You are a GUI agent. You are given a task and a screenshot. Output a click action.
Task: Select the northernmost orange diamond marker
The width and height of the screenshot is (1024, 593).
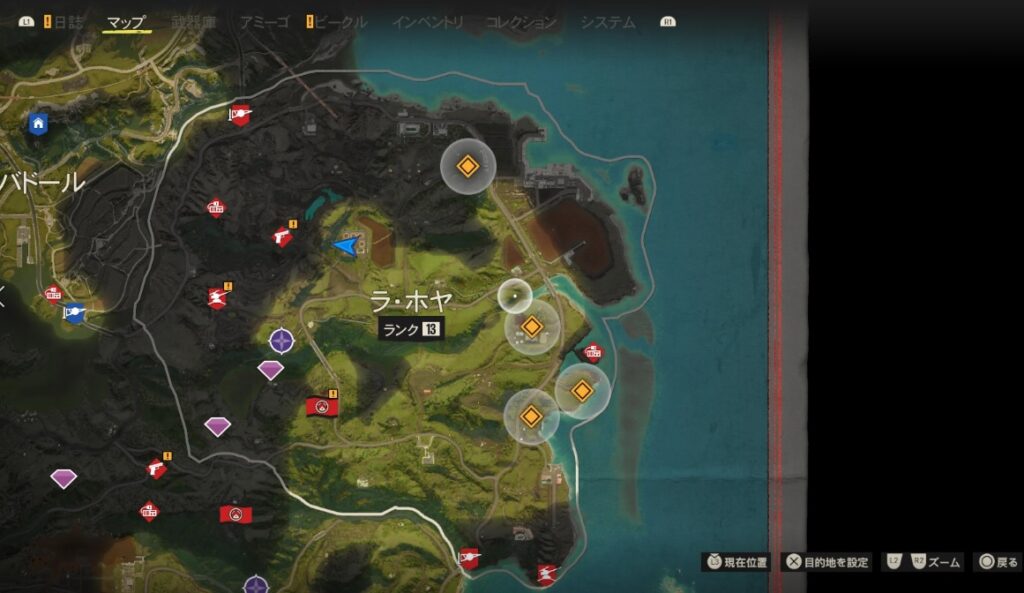coord(467,166)
